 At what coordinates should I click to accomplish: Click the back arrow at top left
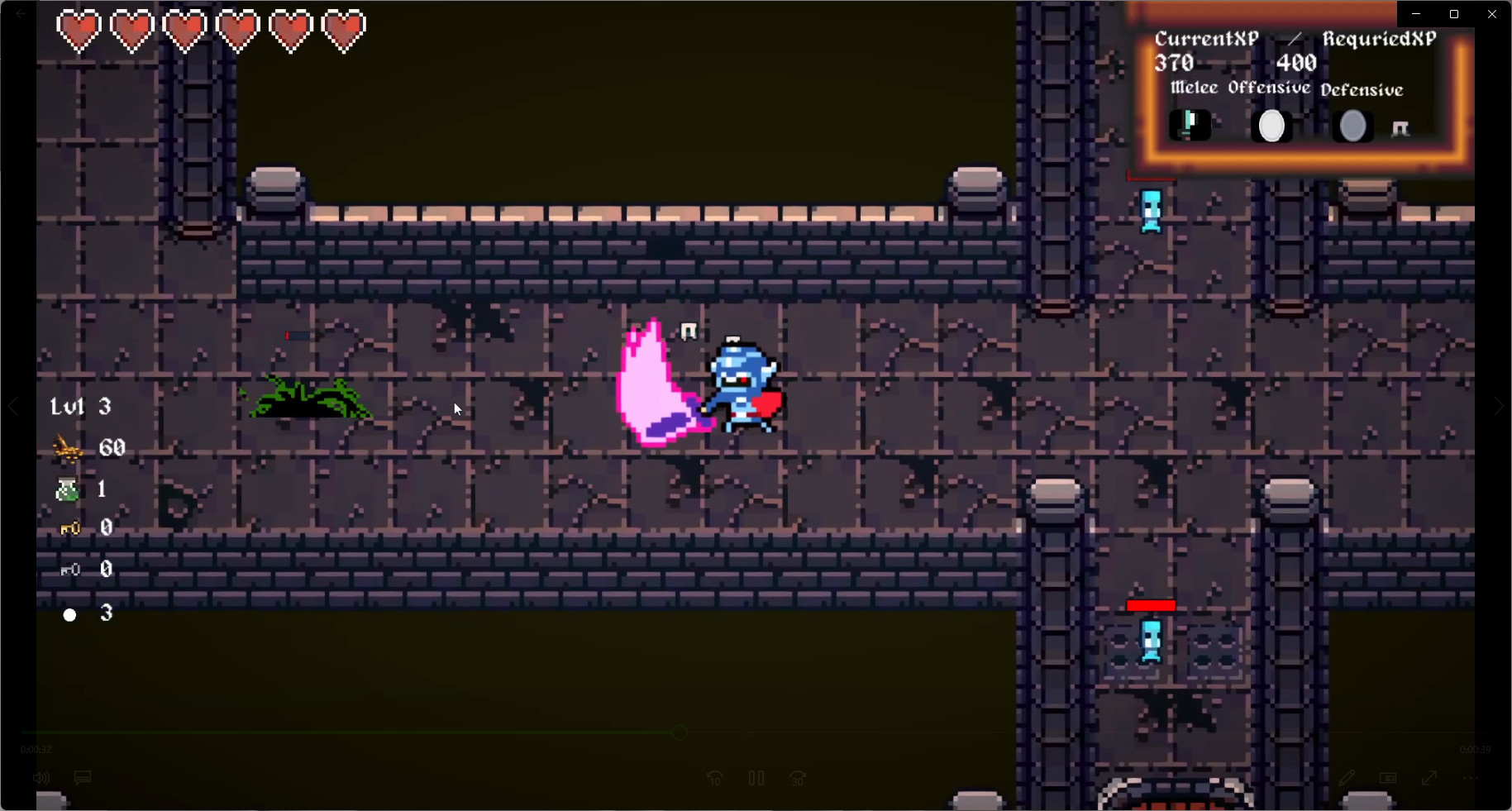(21, 13)
